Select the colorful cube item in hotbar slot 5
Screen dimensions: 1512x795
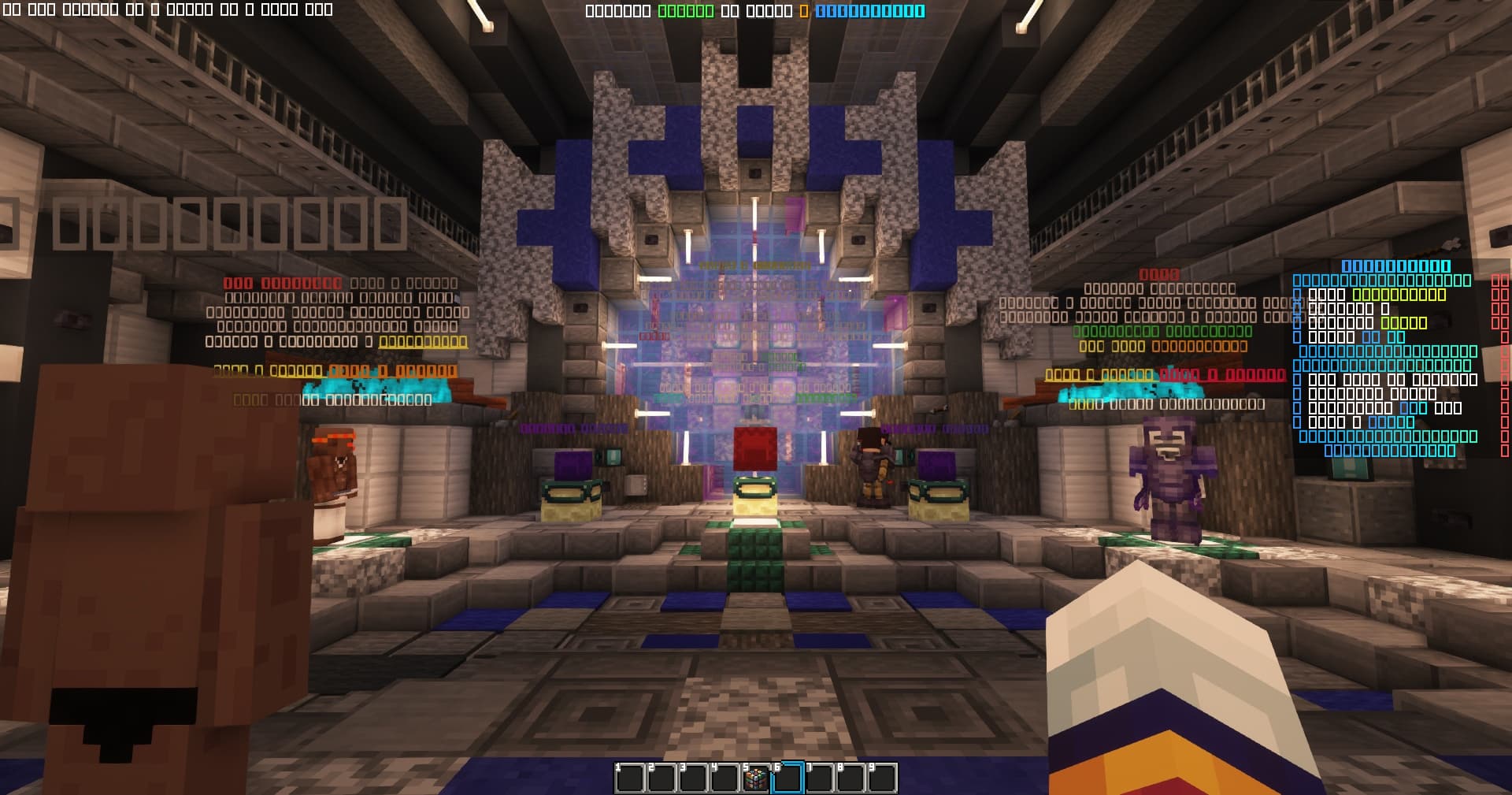[x=756, y=778]
